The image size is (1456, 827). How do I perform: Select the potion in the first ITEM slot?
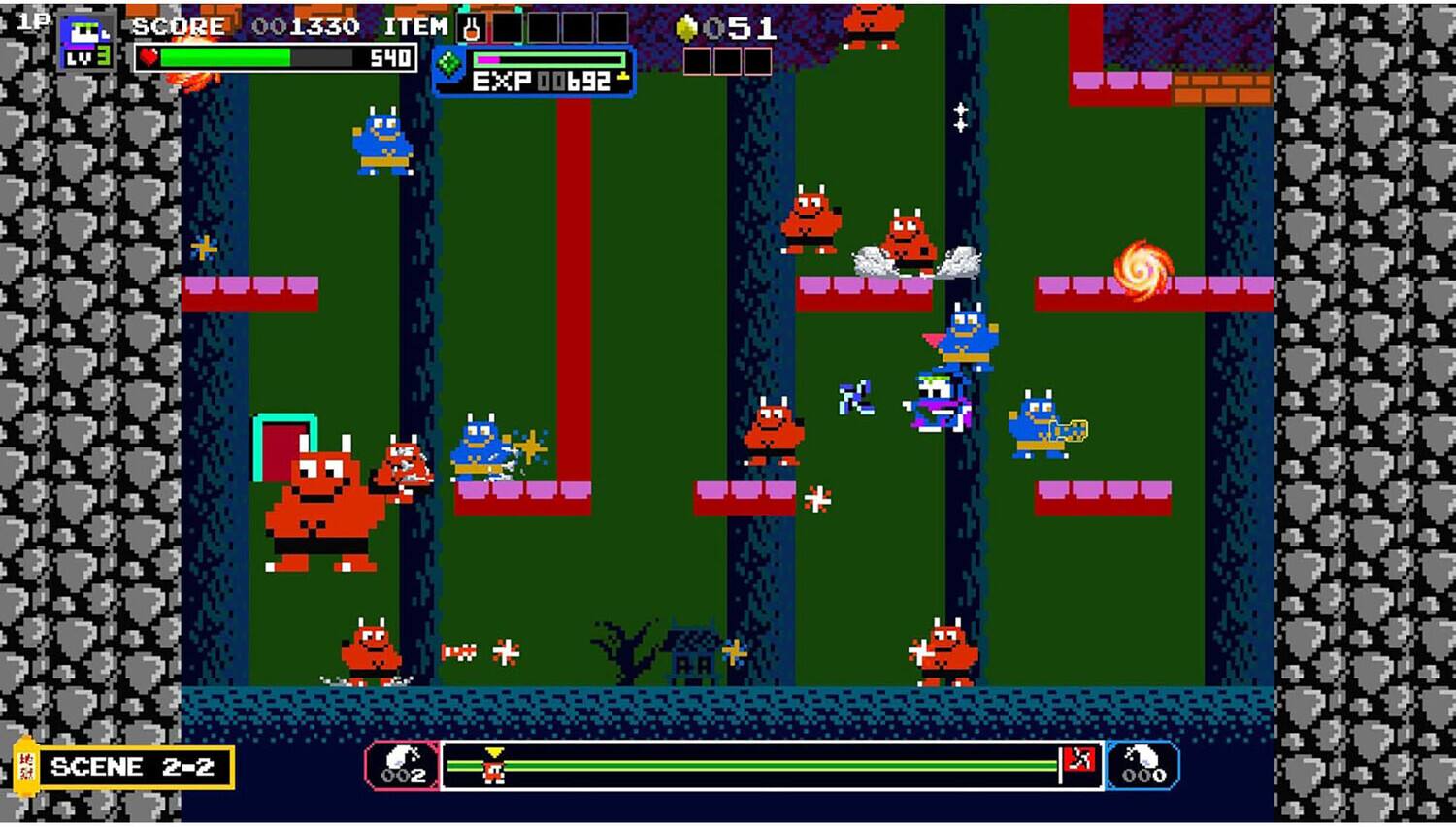[x=473, y=26]
